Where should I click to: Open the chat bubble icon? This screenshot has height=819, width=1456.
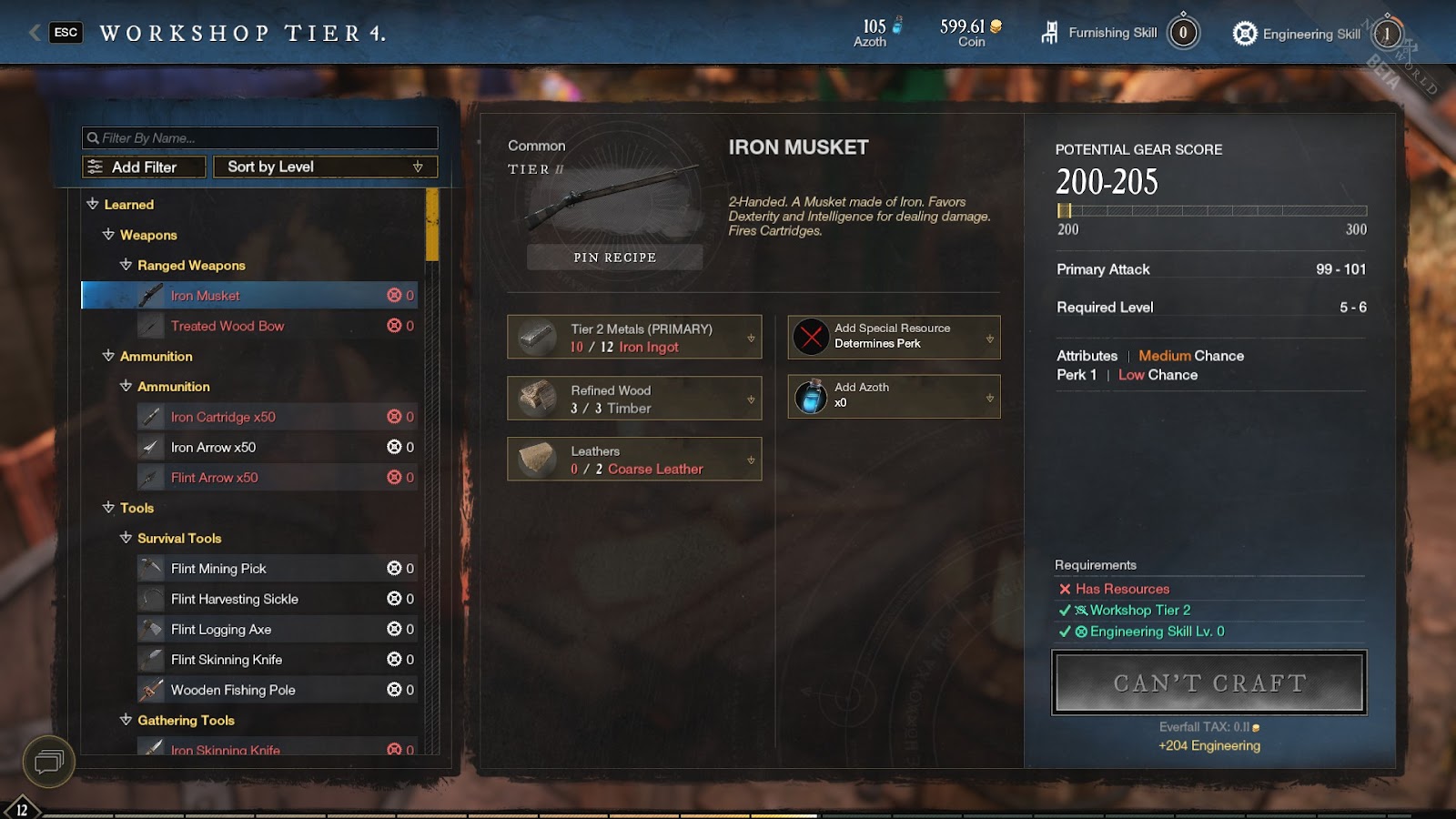coord(48,761)
